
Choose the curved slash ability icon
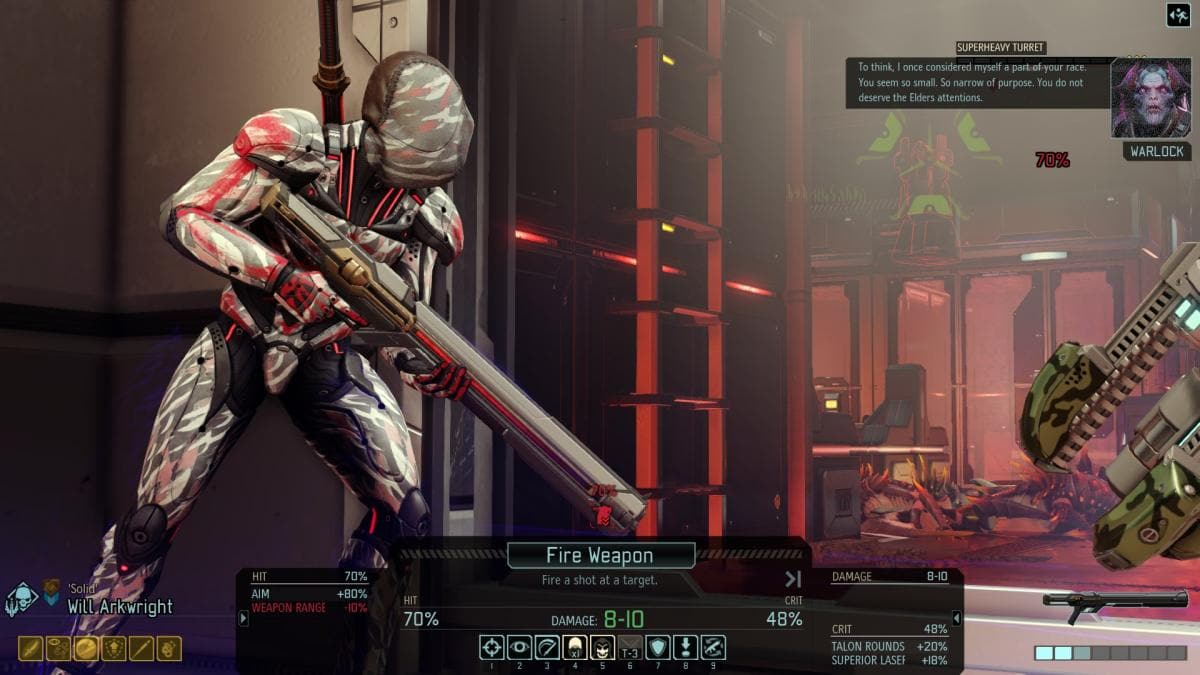pyautogui.click(x=547, y=648)
